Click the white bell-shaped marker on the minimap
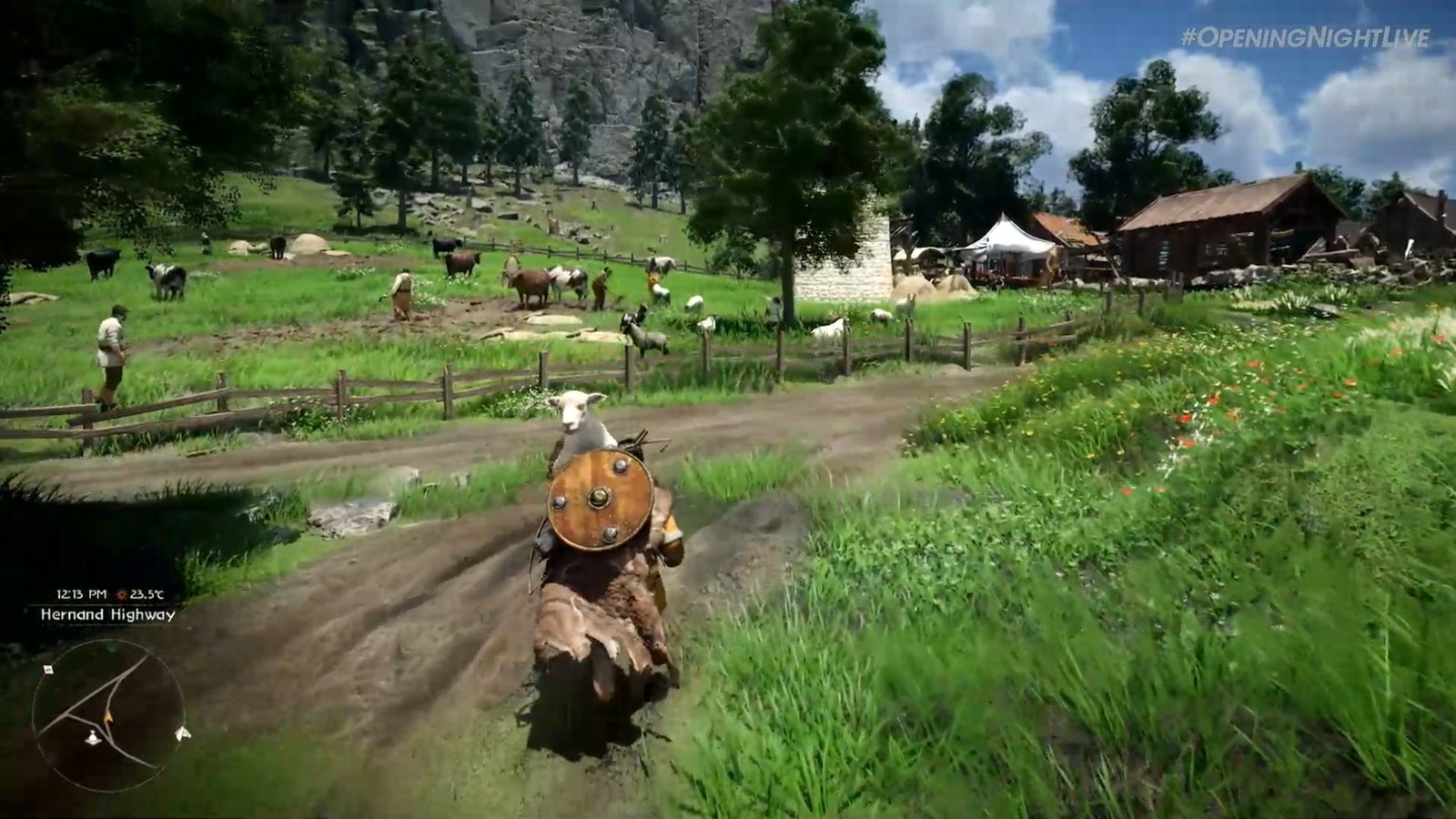1456x819 pixels. pos(93,739)
